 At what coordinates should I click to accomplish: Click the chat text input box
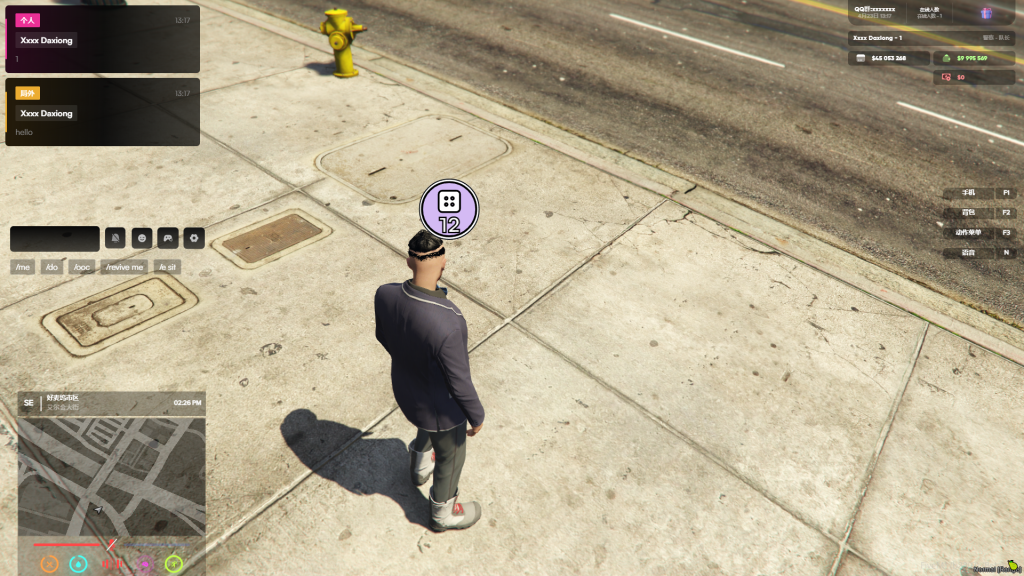tap(55, 239)
